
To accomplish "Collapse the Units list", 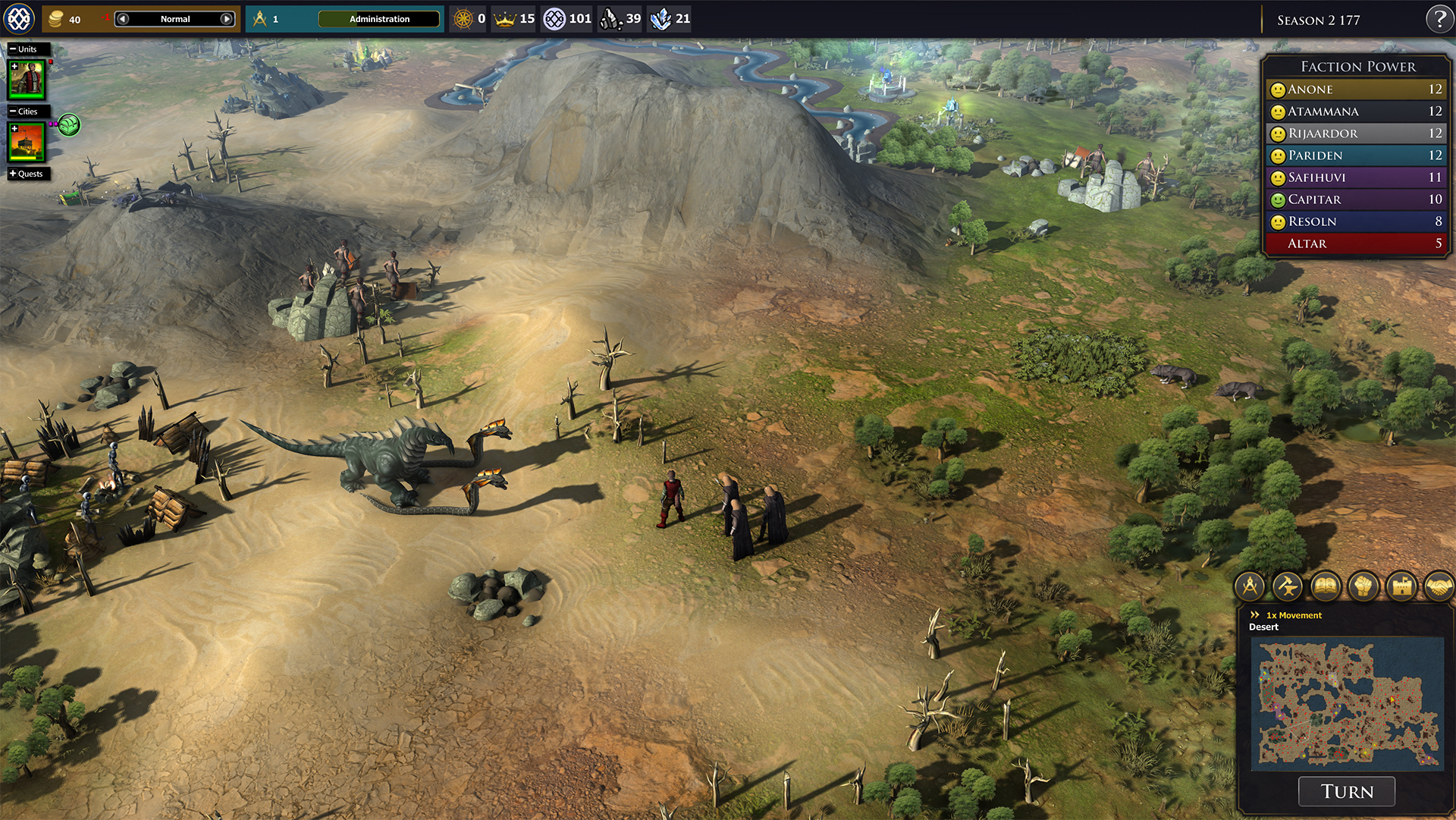I will 13,49.
